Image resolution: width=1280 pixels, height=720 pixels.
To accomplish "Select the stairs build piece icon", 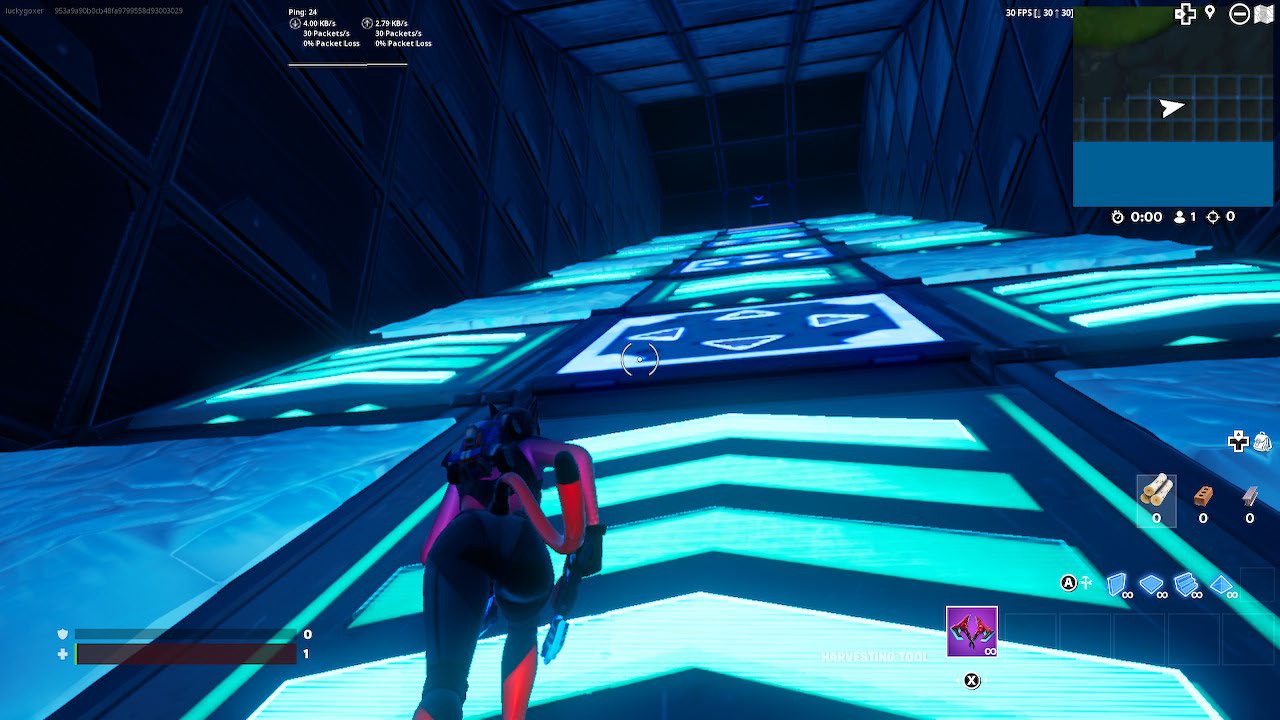I will click(1186, 583).
